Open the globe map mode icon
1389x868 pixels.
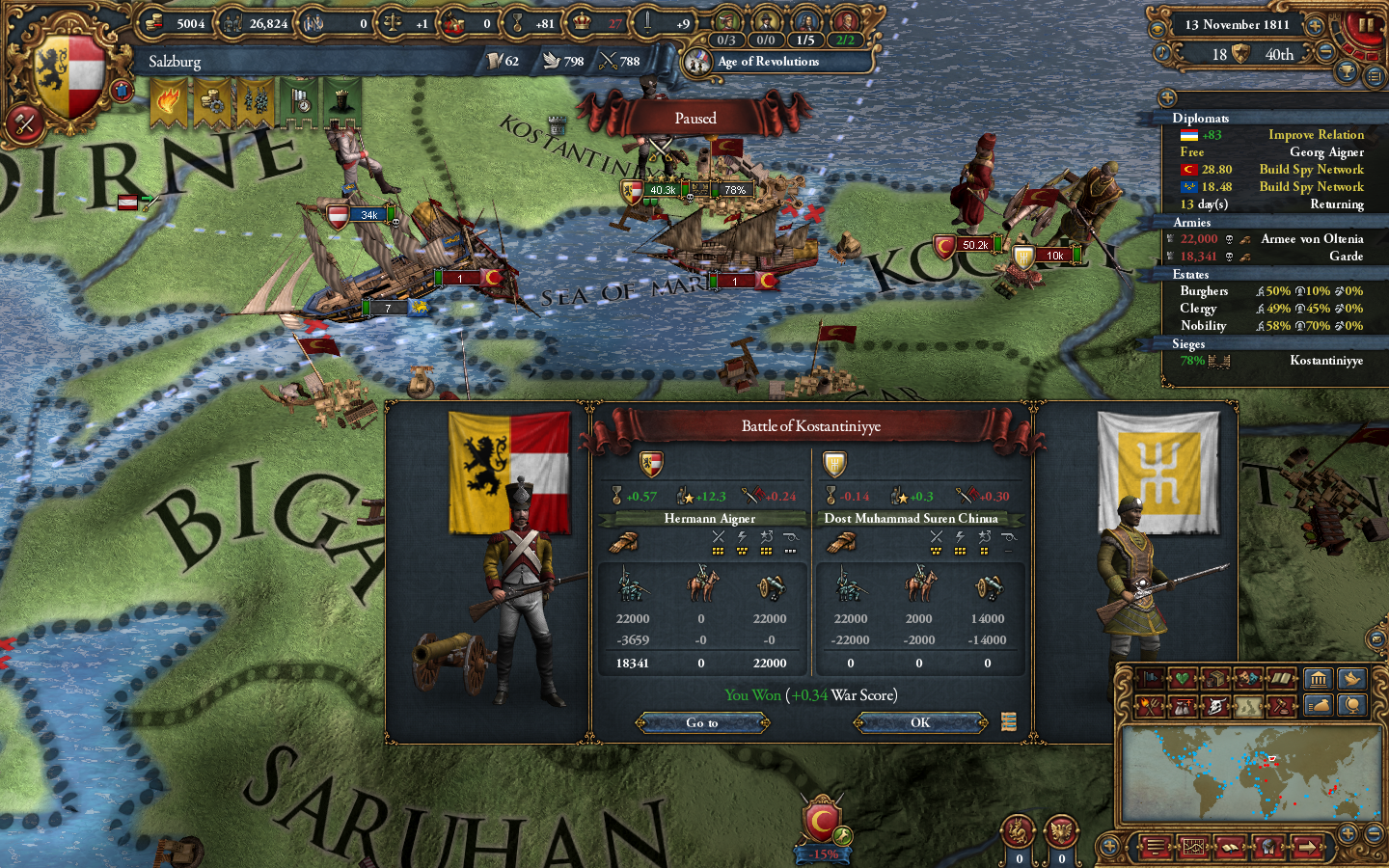(1352, 706)
